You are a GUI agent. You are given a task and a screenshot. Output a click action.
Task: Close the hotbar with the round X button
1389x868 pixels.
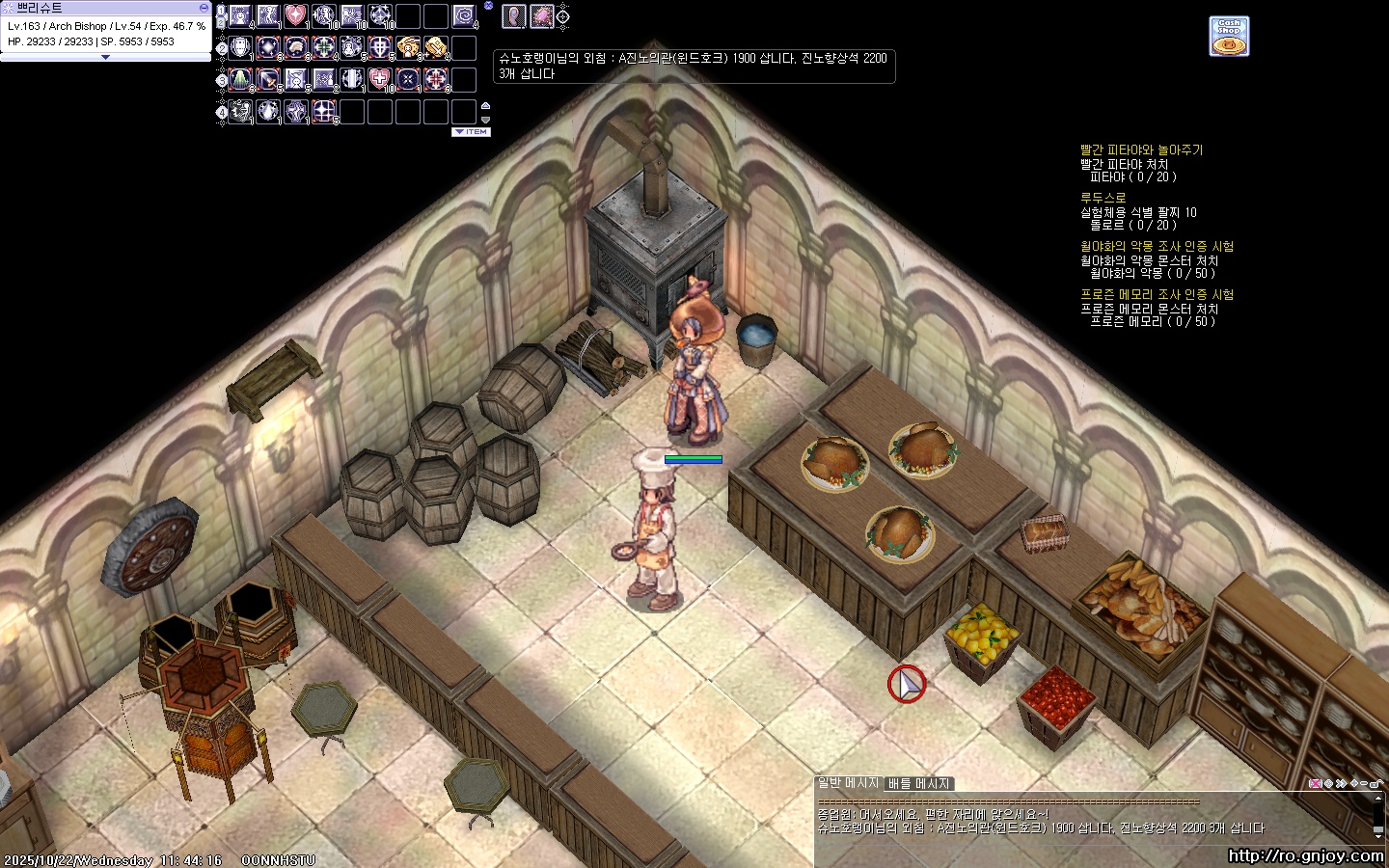488,6
